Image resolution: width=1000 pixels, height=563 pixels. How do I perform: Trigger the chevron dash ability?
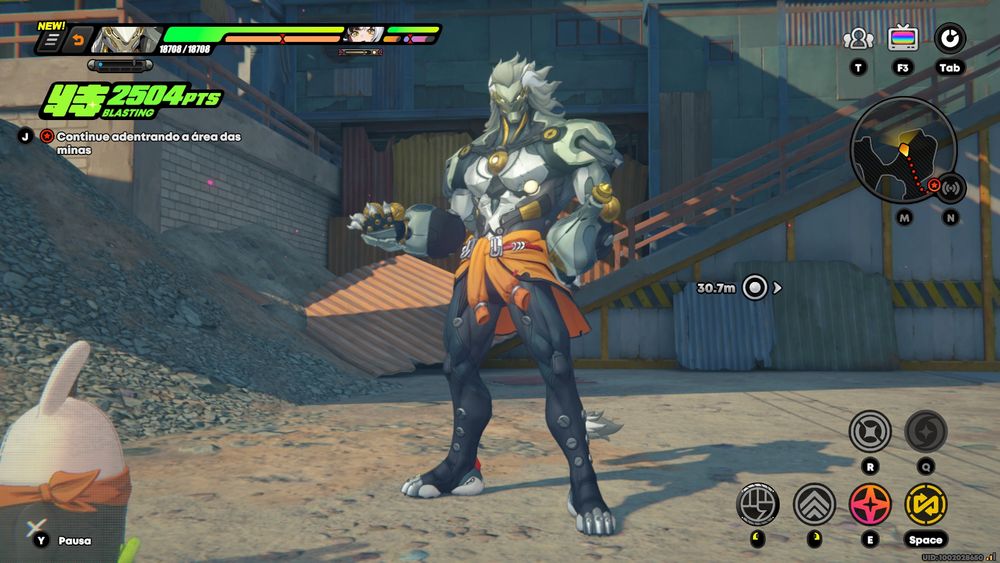tap(814, 504)
